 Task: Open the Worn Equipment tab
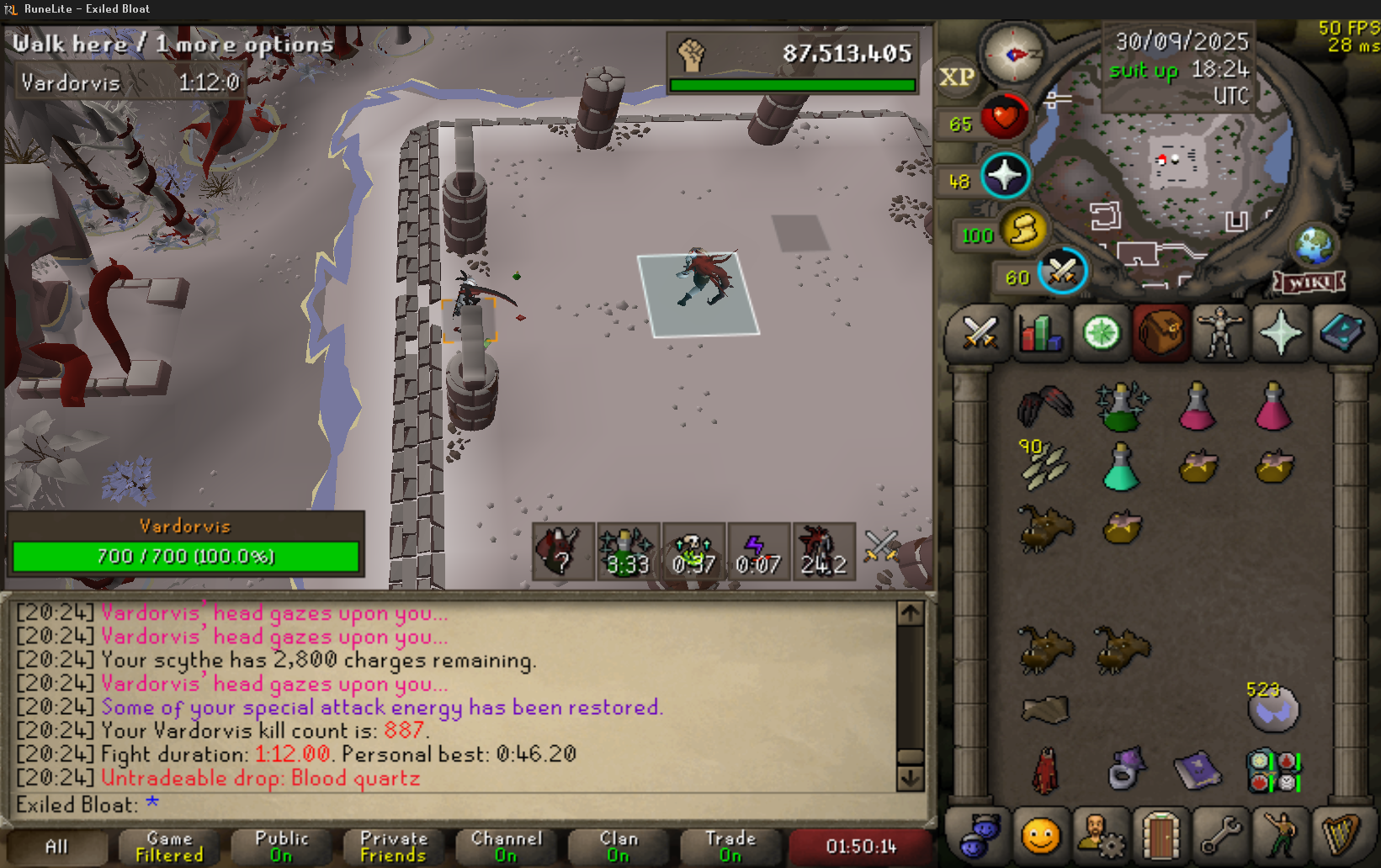pos(1220,333)
